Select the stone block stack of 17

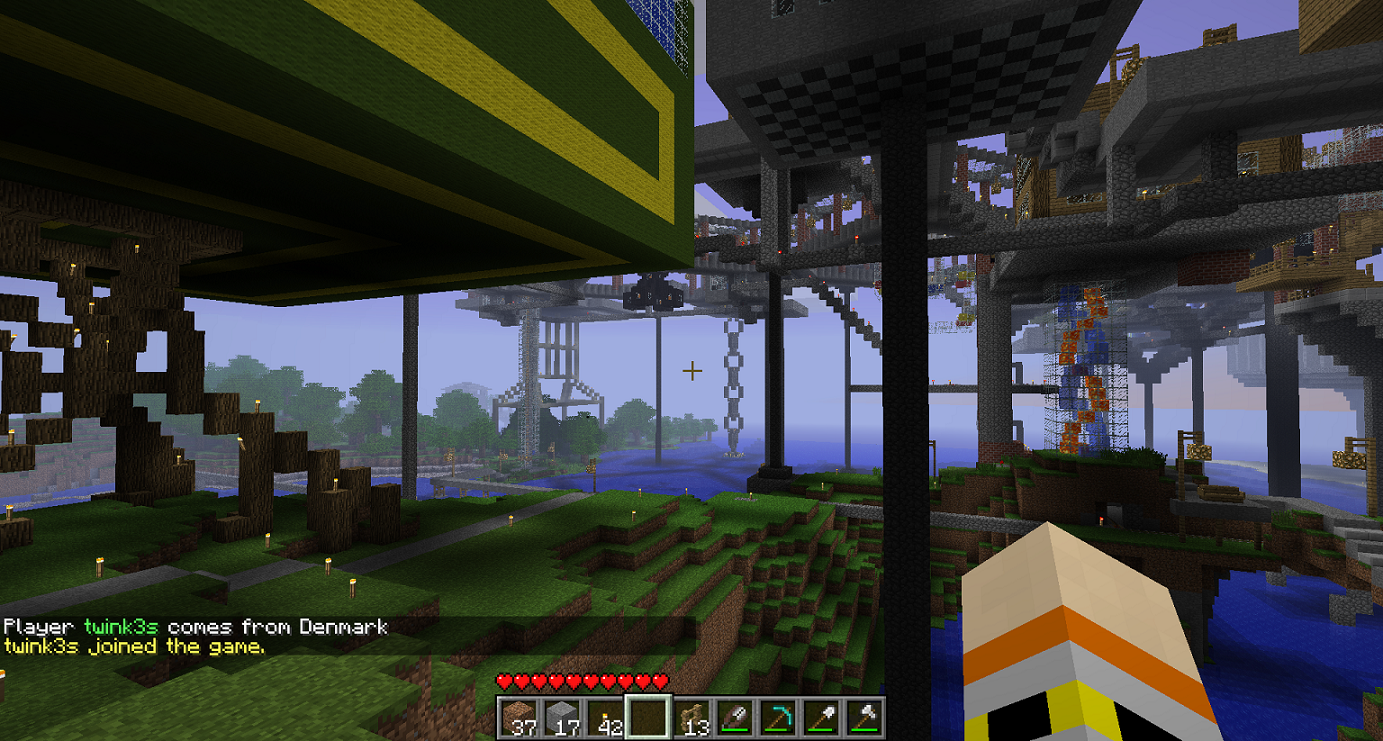click(562, 717)
